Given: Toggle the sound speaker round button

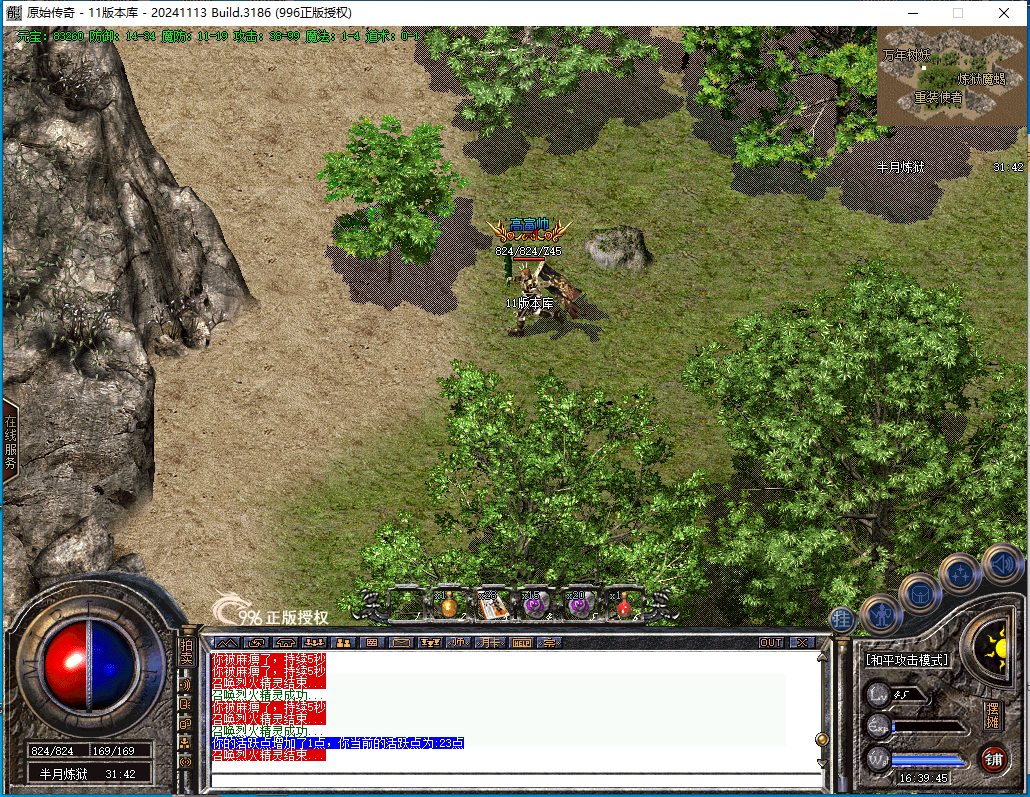Looking at the screenshot, I should (x=1001, y=564).
